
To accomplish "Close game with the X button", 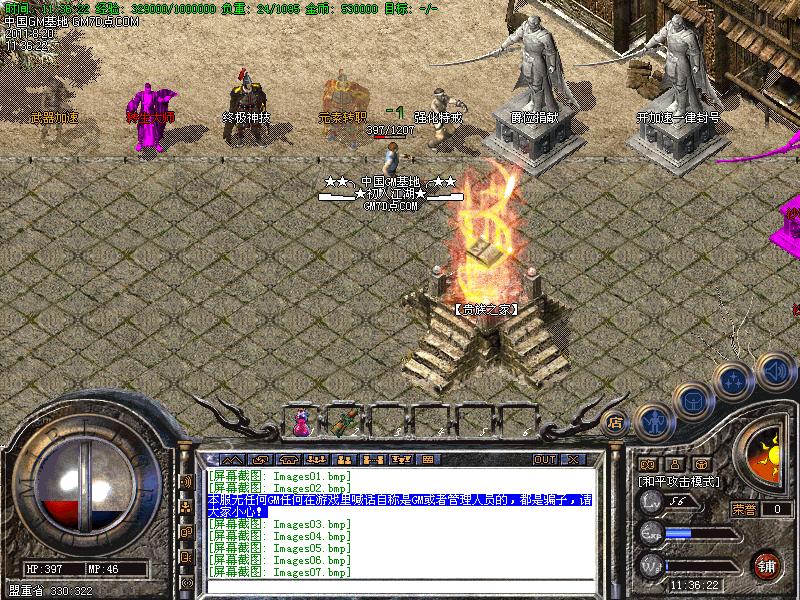I will click(x=573, y=460).
